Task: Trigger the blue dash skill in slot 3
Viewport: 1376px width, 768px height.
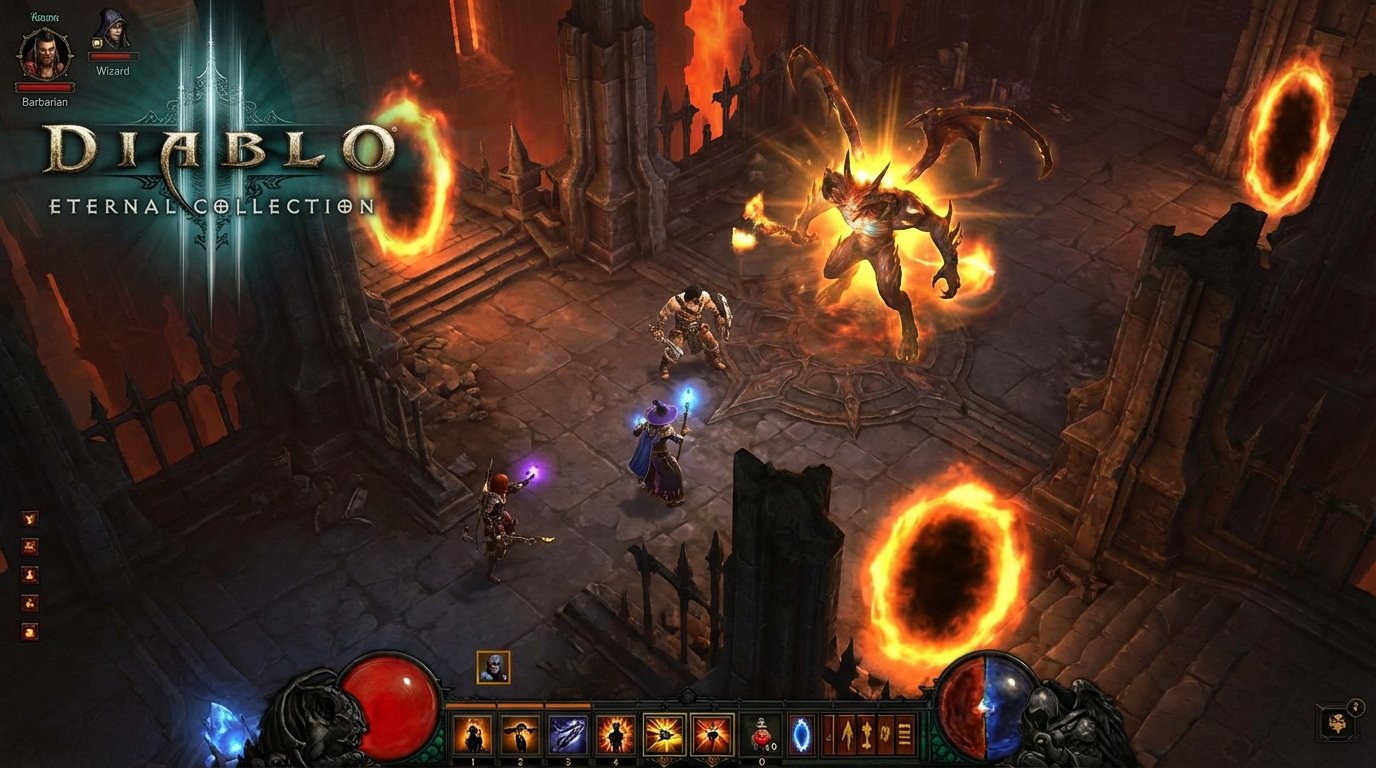Action: [568, 732]
